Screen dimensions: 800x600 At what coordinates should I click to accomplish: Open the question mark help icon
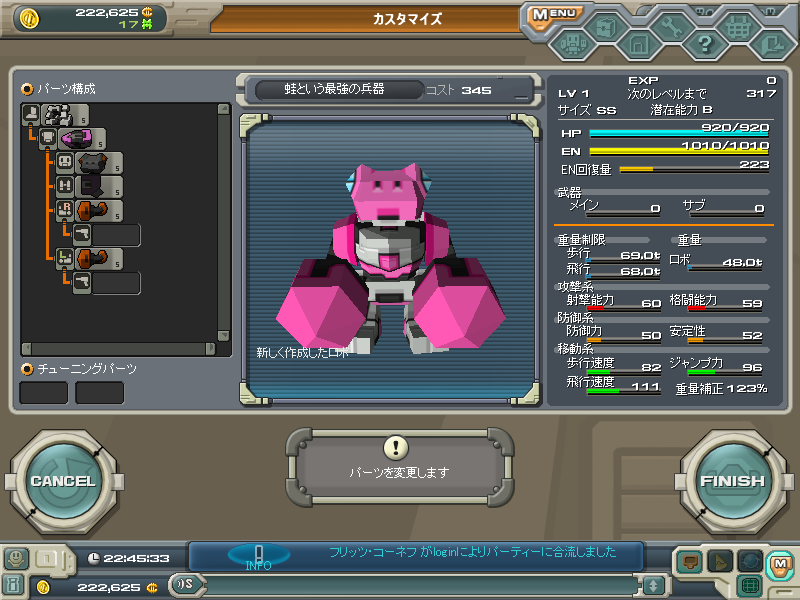[x=705, y=43]
